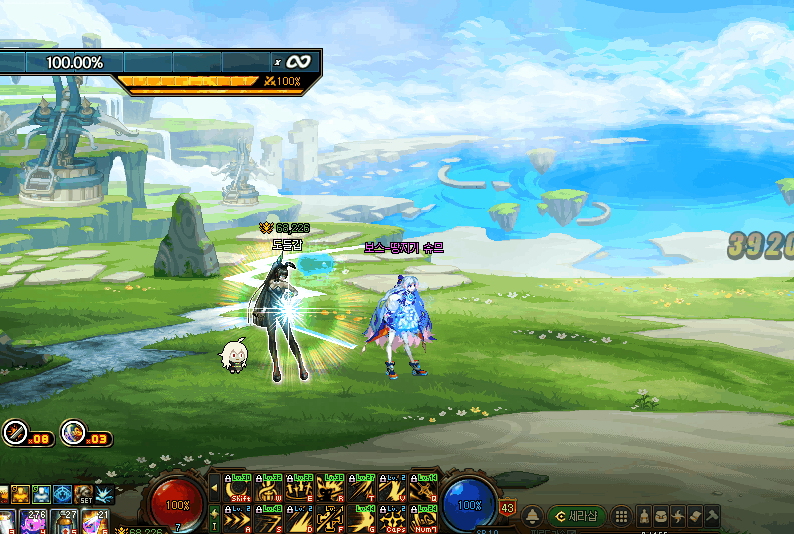The image size is (794, 534).
Task: Activate the E-key swords skill
Action: point(297,489)
